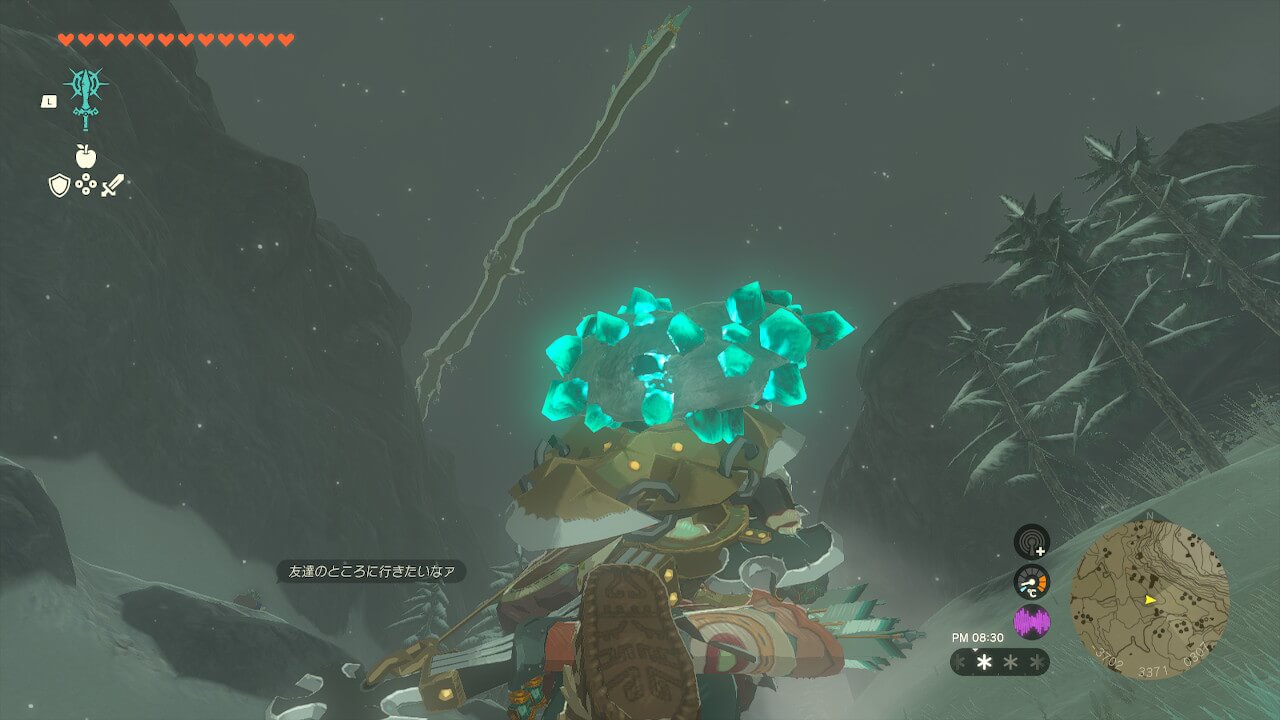Viewport: 1280px width, 720px height.
Task: Open the circular minimap
Action: (x=1149, y=600)
